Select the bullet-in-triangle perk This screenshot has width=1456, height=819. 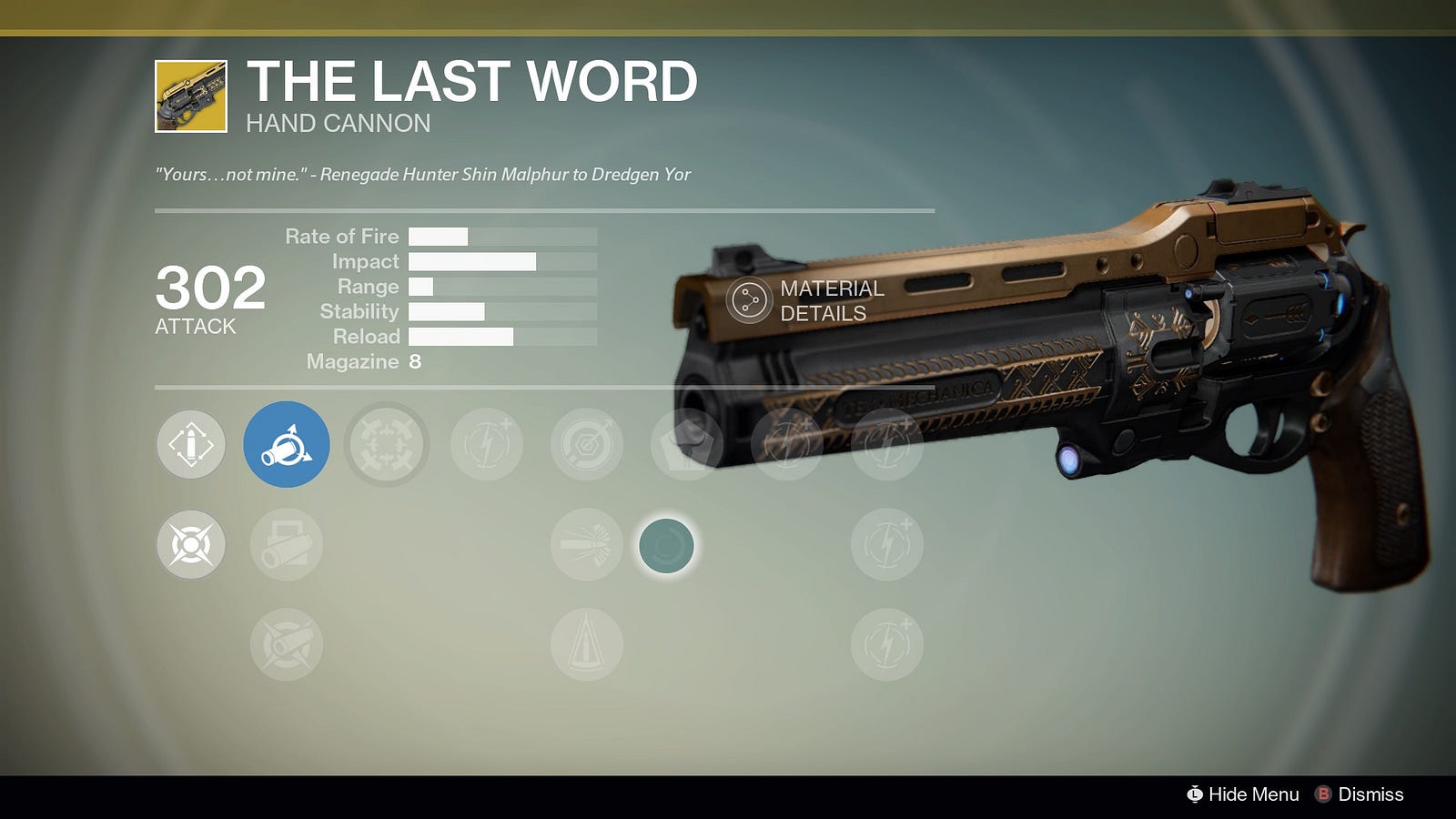pos(587,644)
